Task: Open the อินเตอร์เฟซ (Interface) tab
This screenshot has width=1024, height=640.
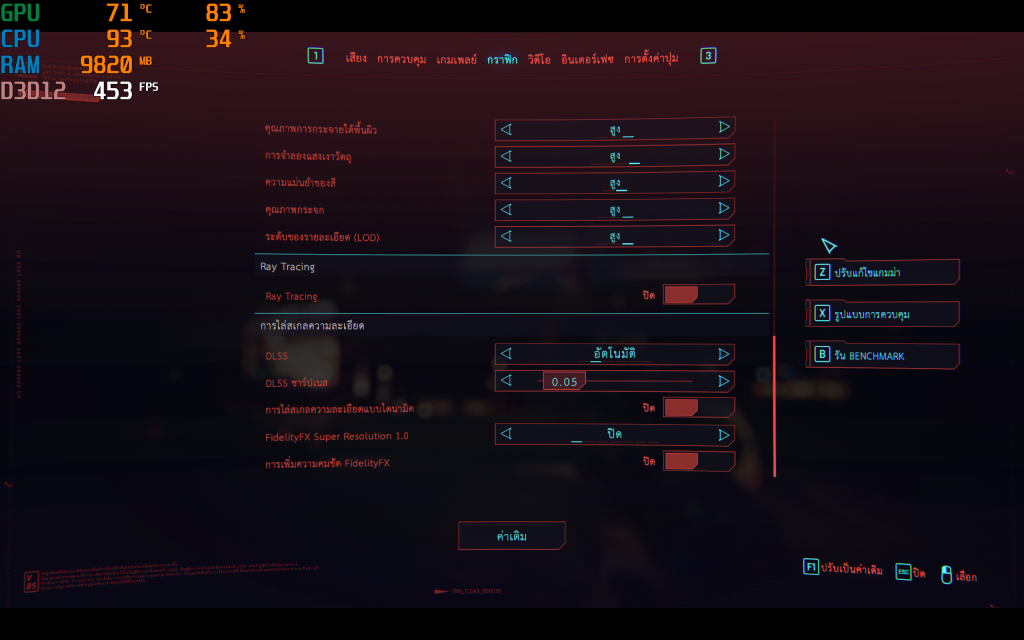Action: (587, 59)
